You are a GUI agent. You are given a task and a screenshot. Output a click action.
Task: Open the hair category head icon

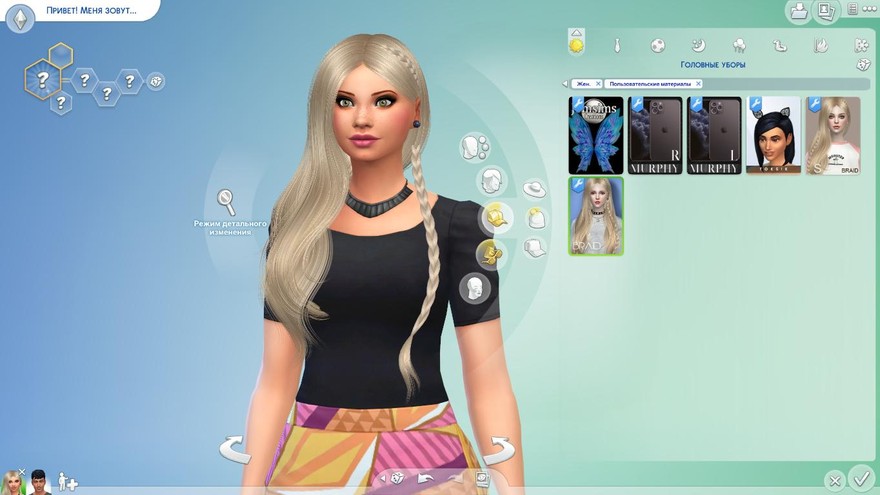[490, 182]
